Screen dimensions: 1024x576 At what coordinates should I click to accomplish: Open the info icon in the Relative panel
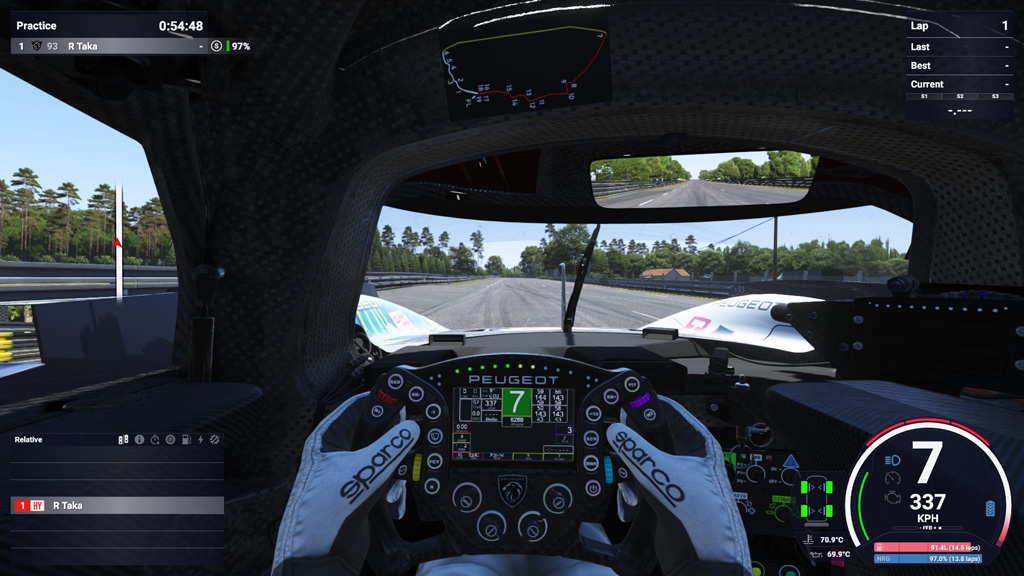tap(140, 439)
